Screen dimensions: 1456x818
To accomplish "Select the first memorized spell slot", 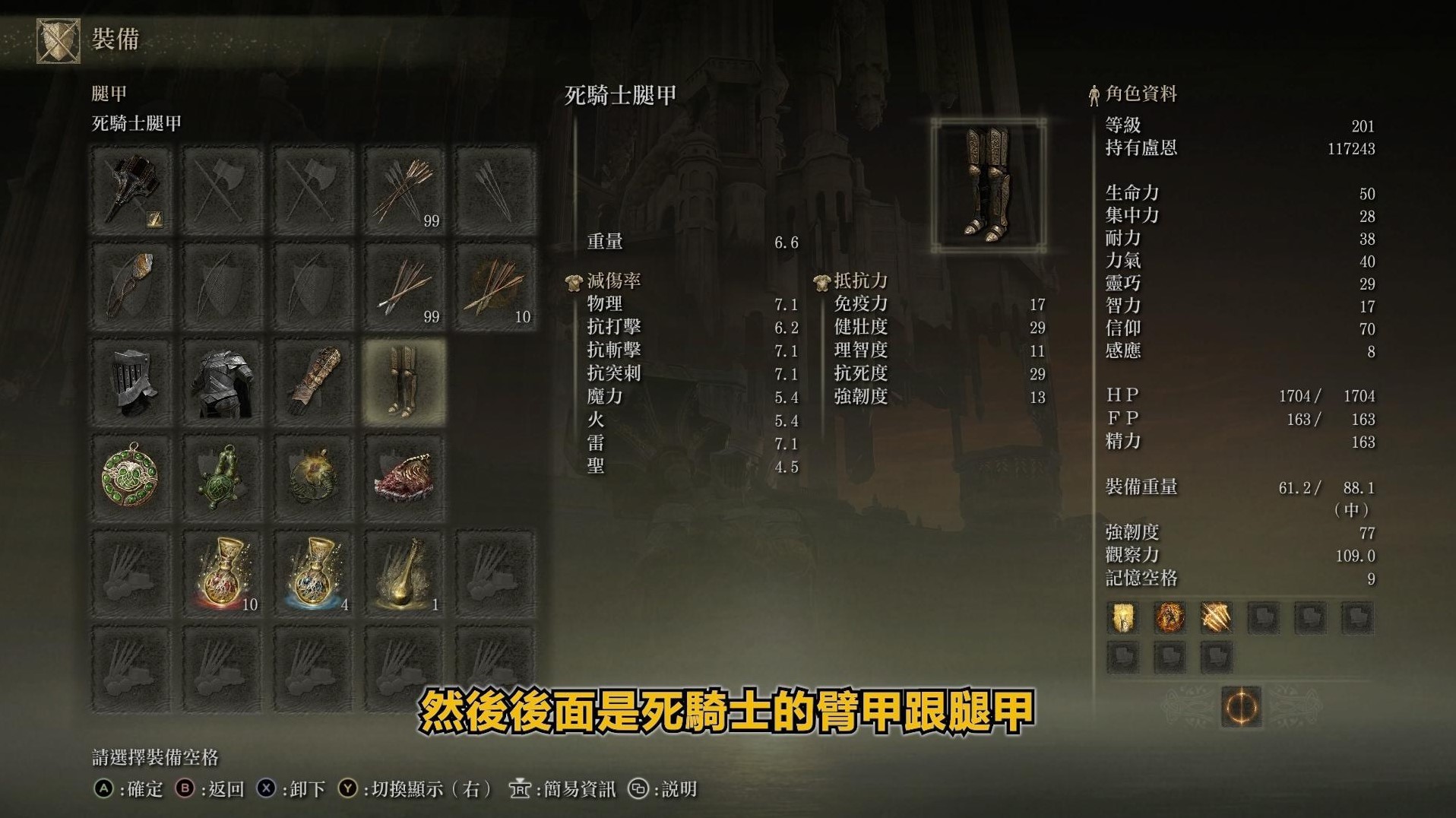I will point(1122,617).
